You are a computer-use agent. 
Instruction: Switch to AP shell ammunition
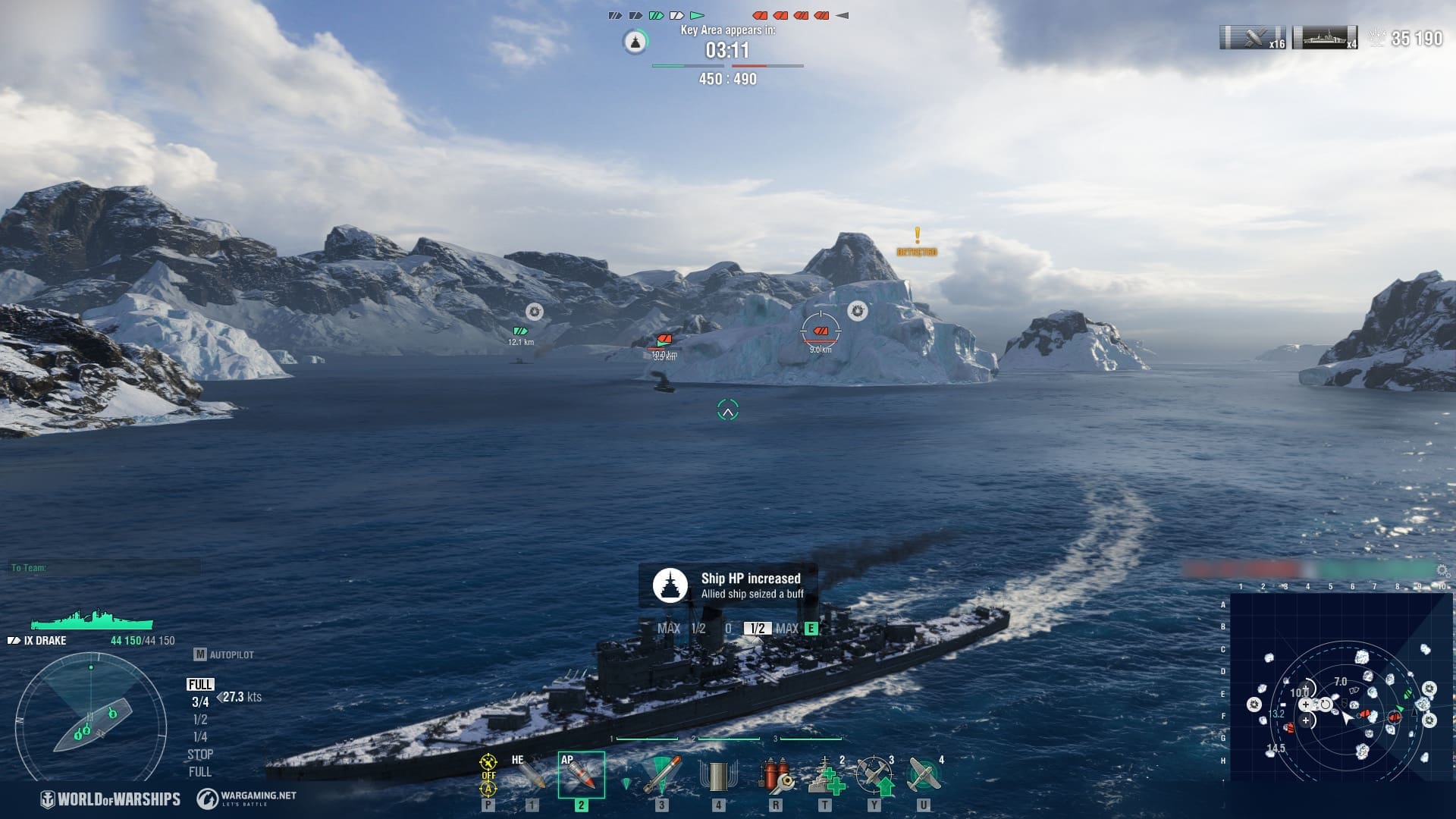click(x=581, y=775)
